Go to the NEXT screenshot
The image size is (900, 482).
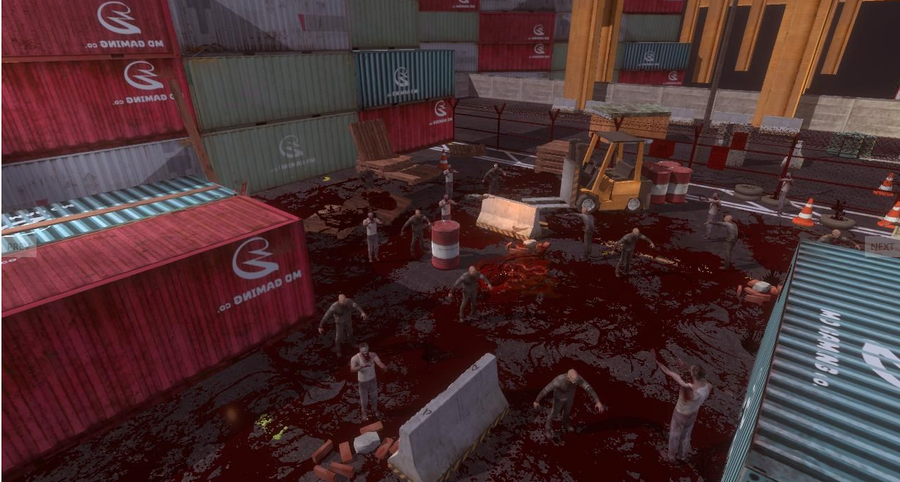pyautogui.click(x=881, y=246)
